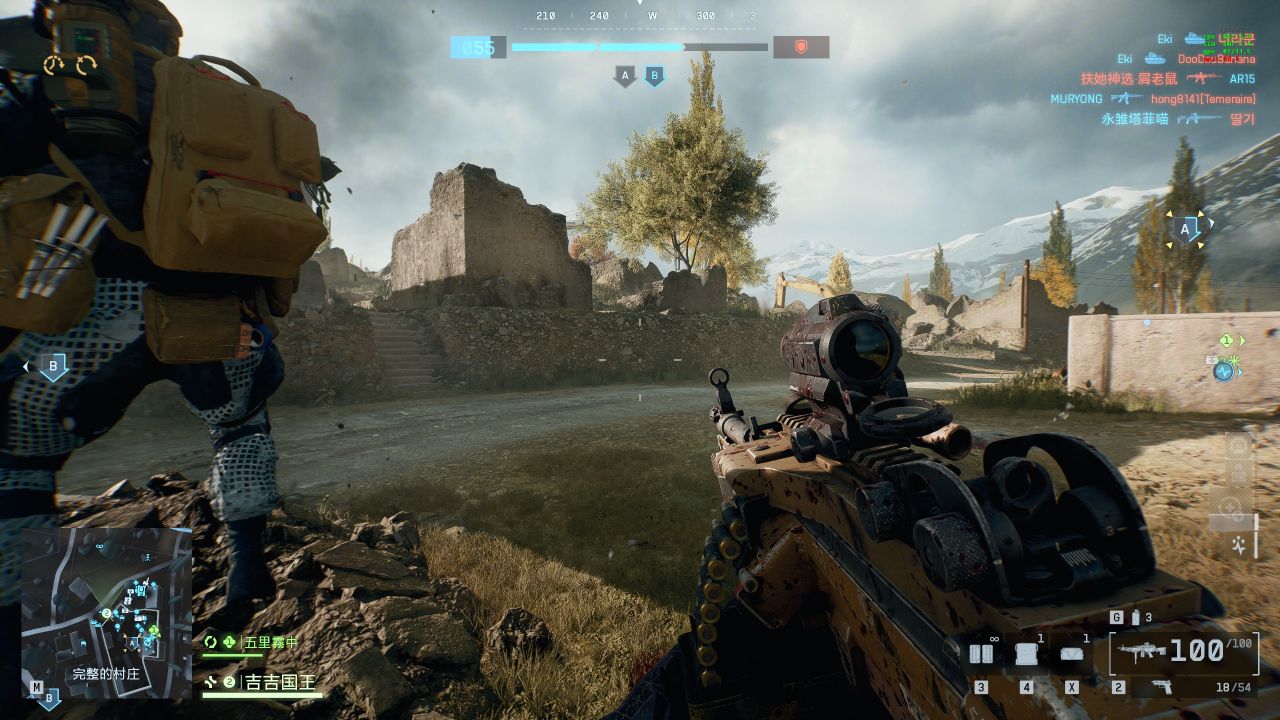Choose the supply crate gadget slot
This screenshot has width=1280, height=720.
point(1025,654)
